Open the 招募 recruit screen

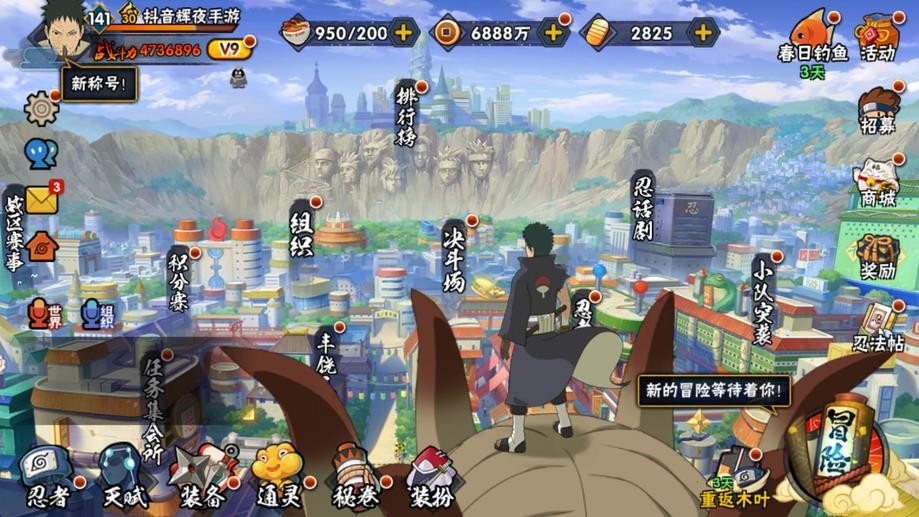point(878,111)
